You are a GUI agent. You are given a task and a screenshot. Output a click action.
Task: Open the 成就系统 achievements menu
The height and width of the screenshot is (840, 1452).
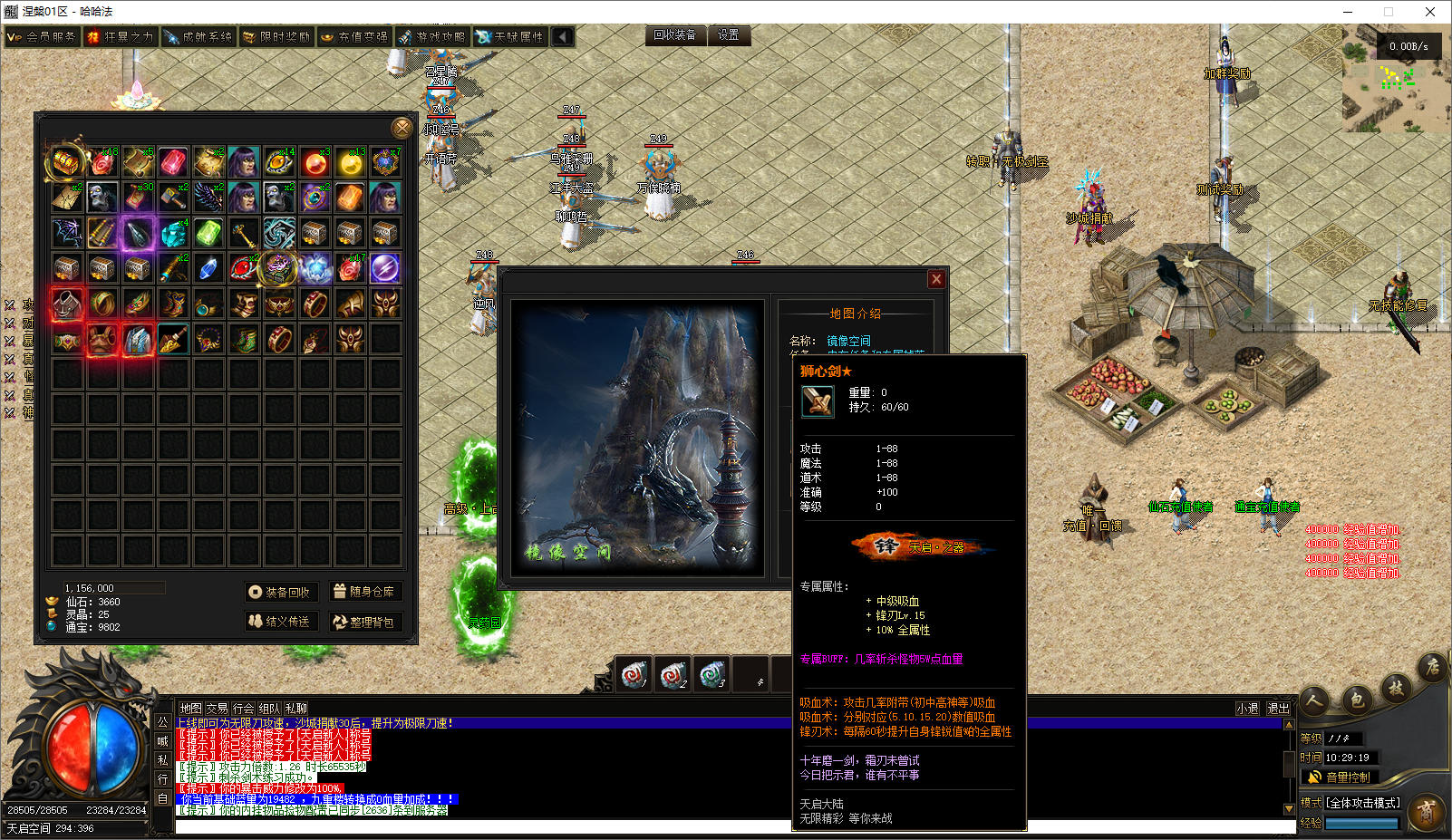pos(198,37)
